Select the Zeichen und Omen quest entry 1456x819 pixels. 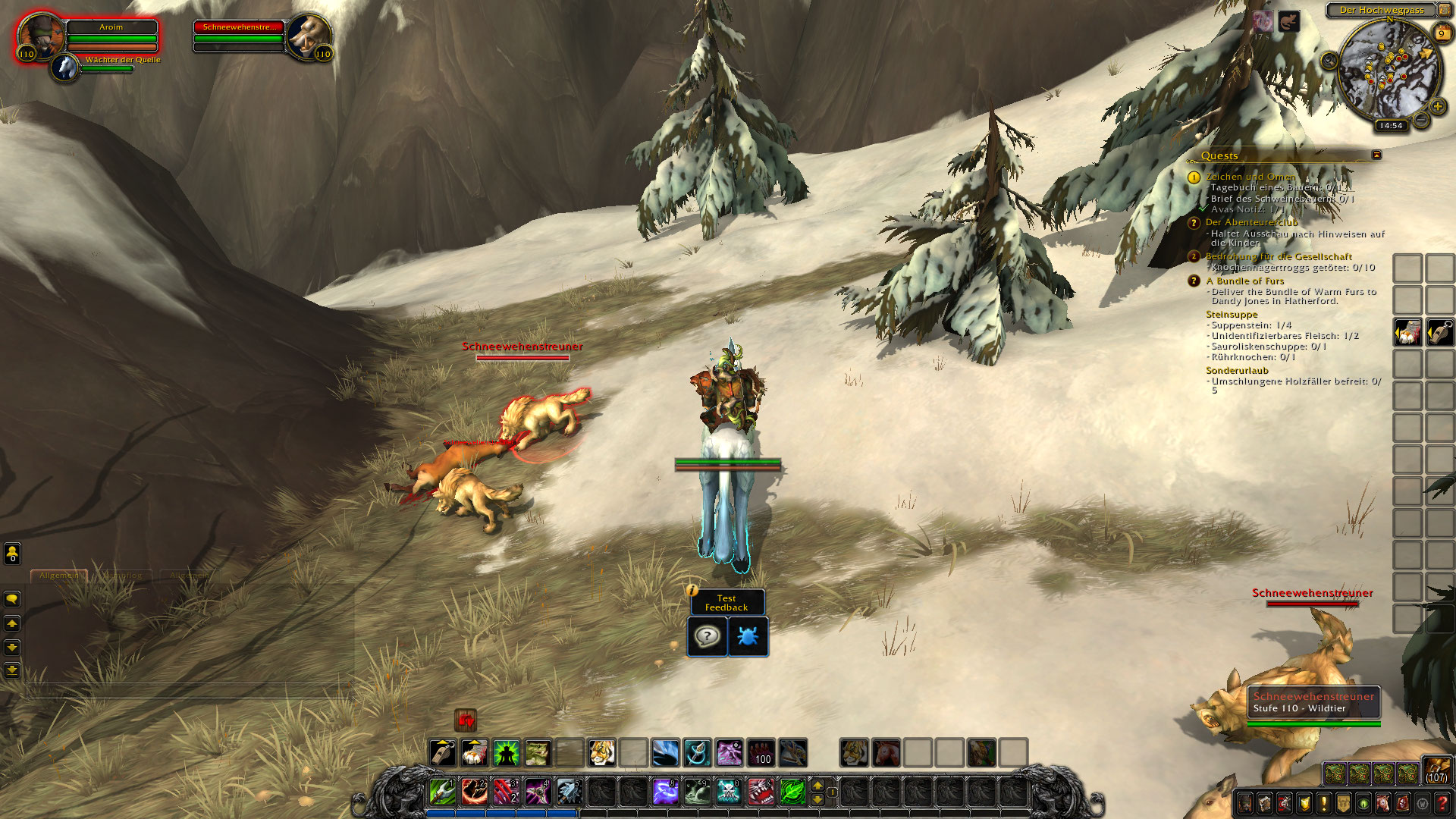click(x=1250, y=177)
